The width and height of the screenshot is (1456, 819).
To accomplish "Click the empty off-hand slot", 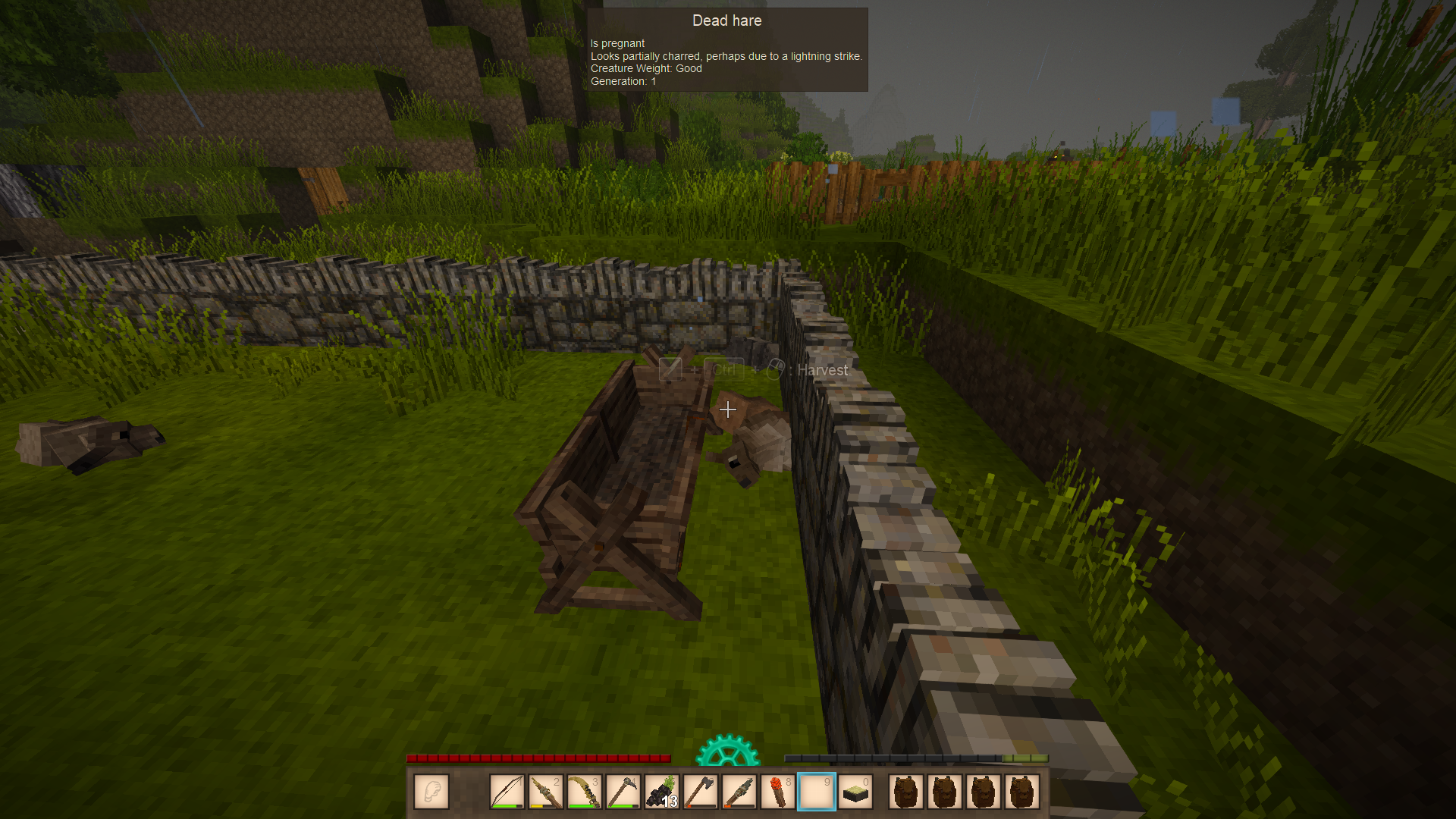I will 431,792.
